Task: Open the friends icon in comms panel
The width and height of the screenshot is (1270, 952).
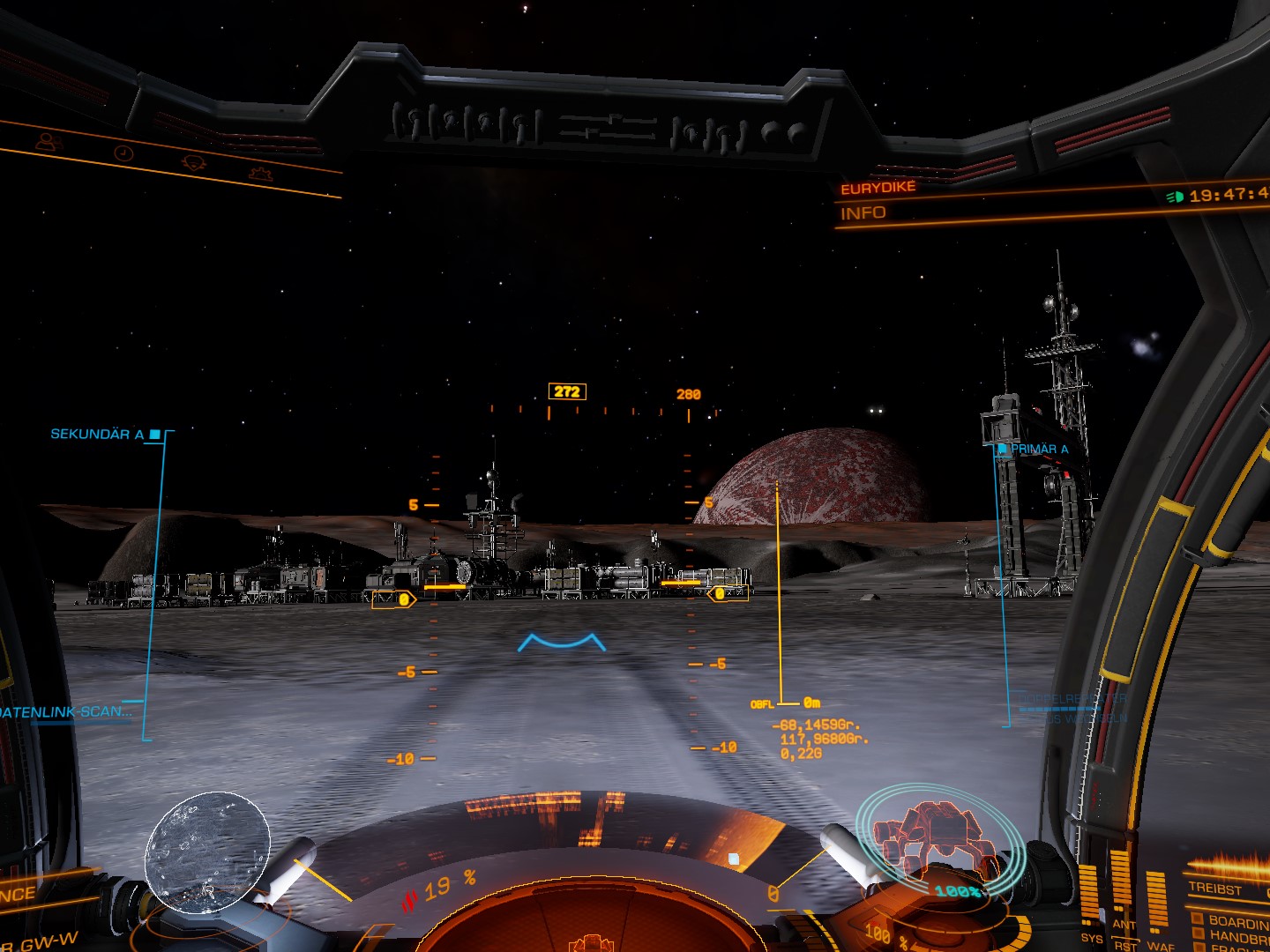Action: pyautogui.click(x=49, y=139)
